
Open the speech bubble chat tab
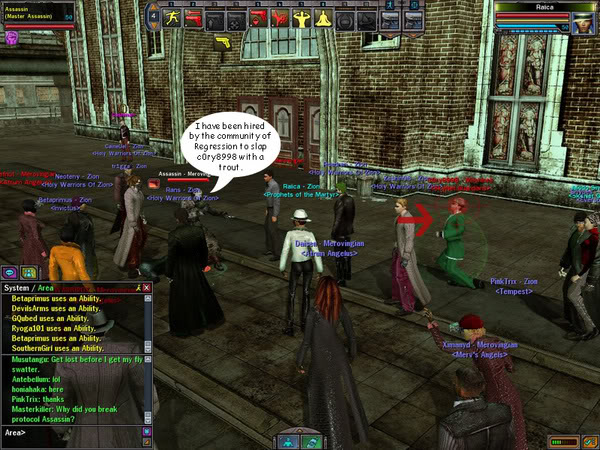(9, 272)
